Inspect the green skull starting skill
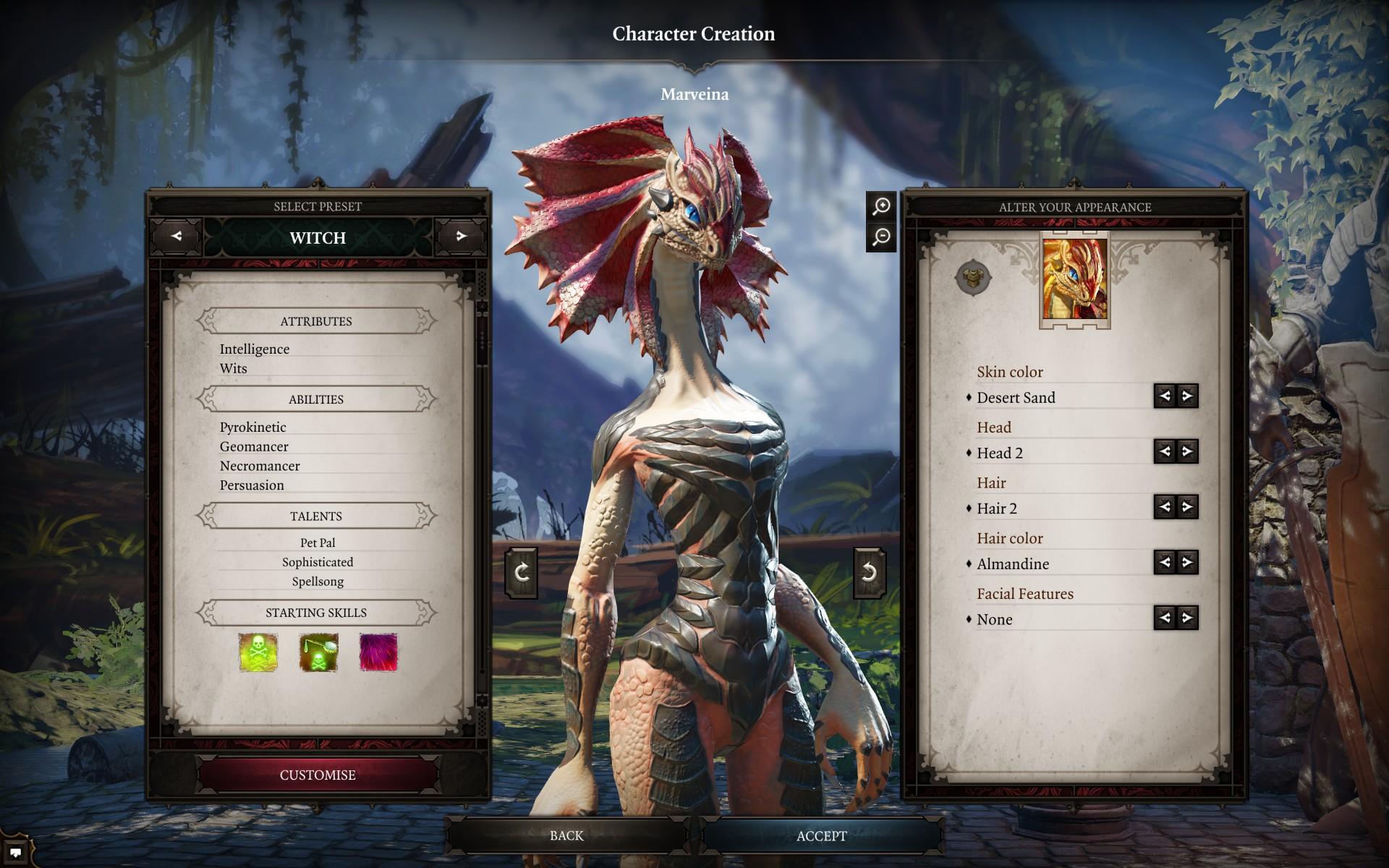The width and height of the screenshot is (1389, 868). [x=258, y=652]
